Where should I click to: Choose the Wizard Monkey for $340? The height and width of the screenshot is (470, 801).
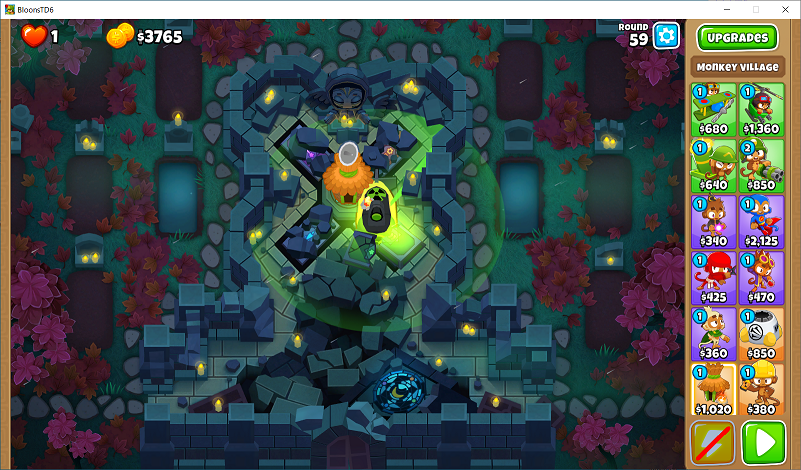(x=711, y=221)
